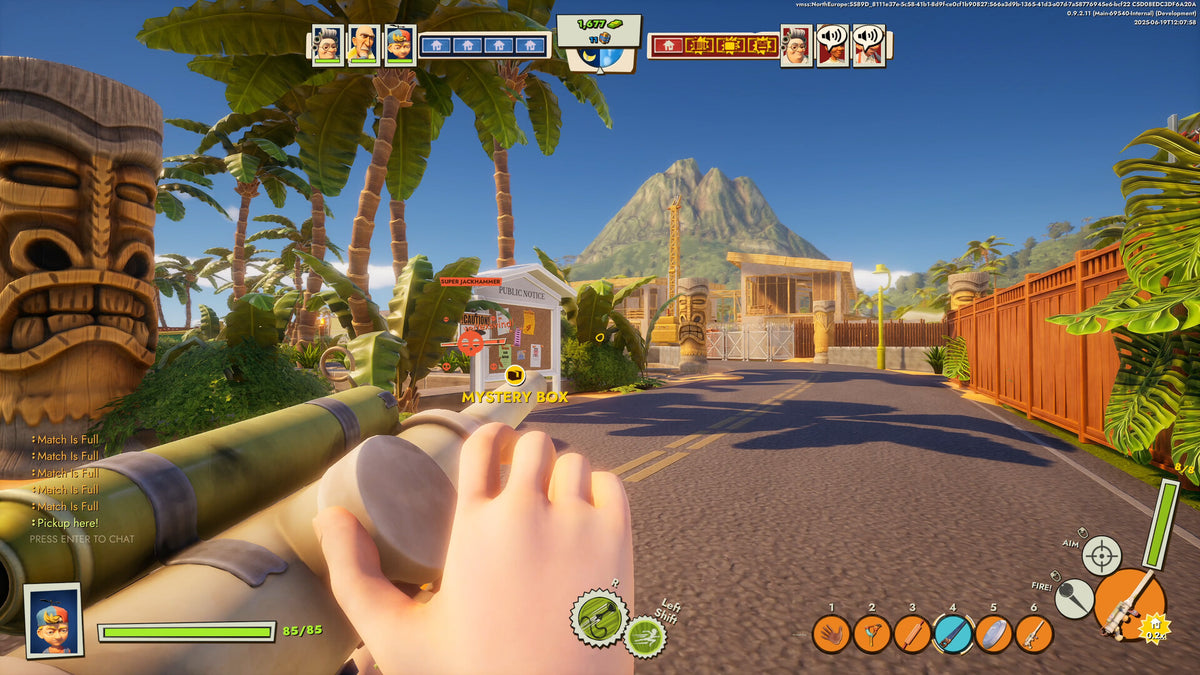Screen dimensions: 1200x675
Task: Click the large equipped weapon circle
Action: (1130, 604)
